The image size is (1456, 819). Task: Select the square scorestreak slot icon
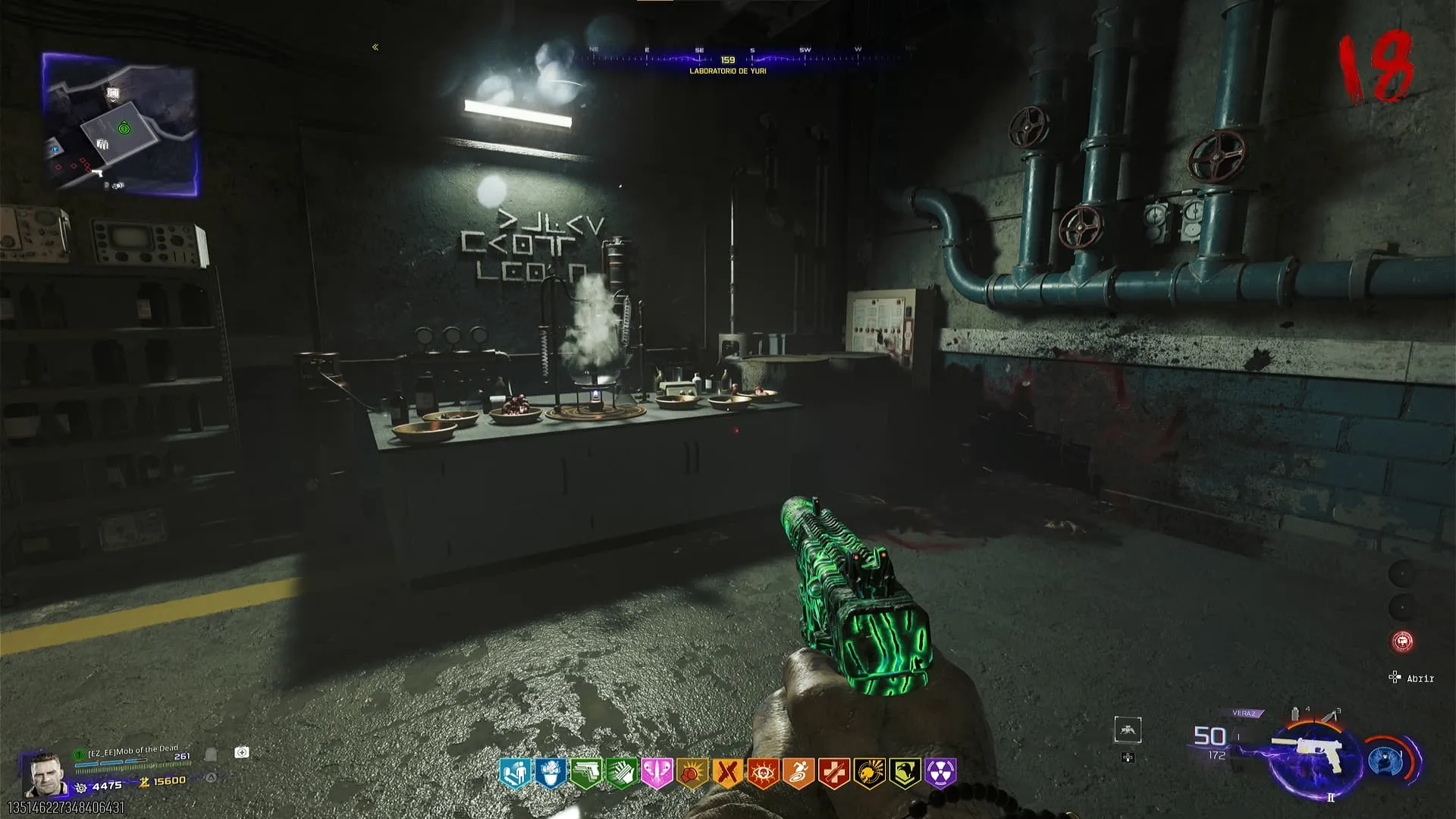point(1128,730)
